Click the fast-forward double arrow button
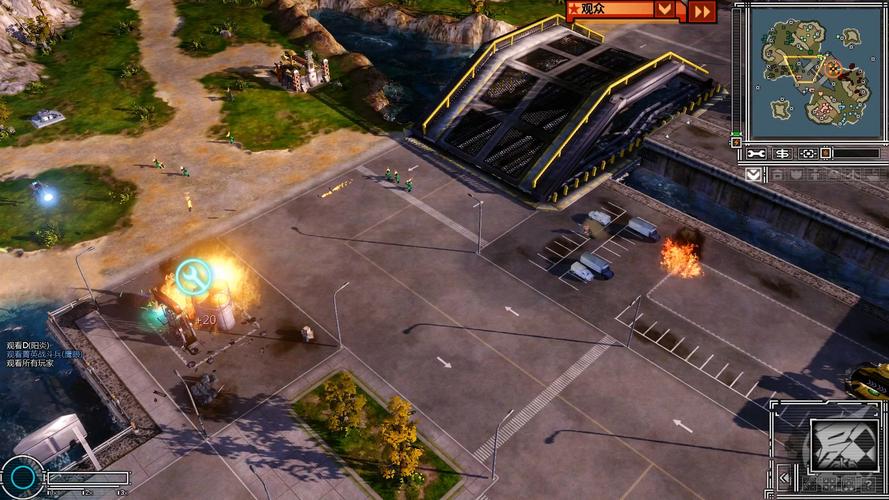This screenshot has height=500, width=889. pyautogui.click(x=702, y=11)
